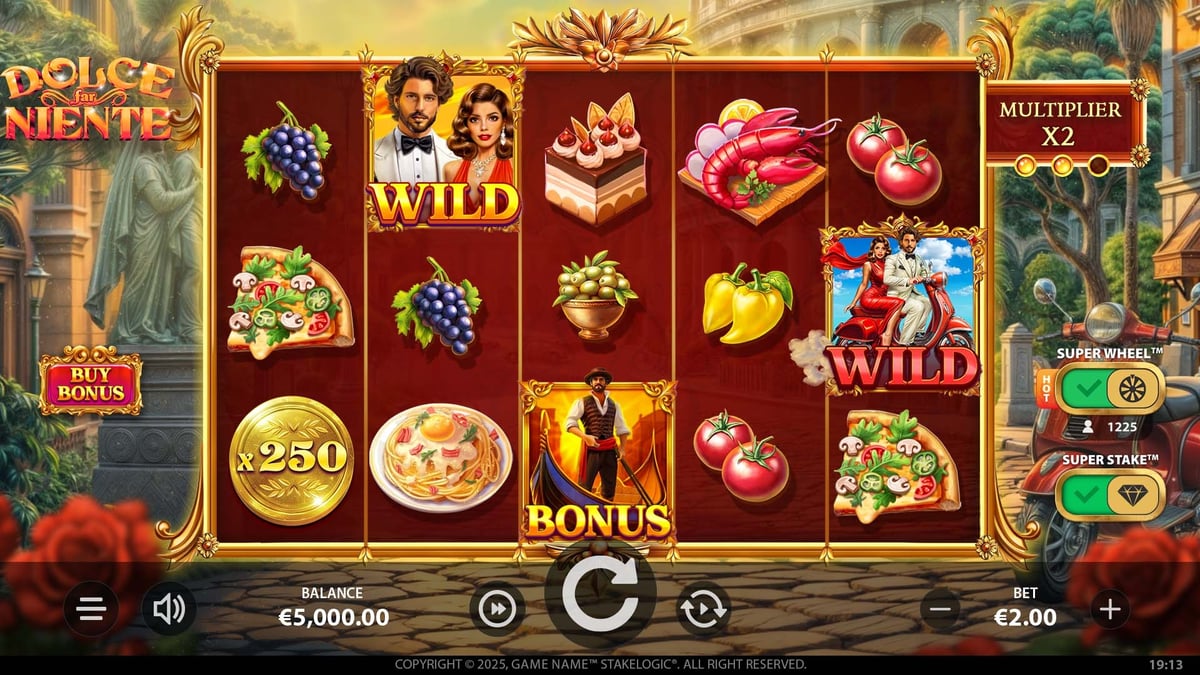The height and width of the screenshot is (675, 1200).
Task: Open the autoplay settings button
Action: 704,609
